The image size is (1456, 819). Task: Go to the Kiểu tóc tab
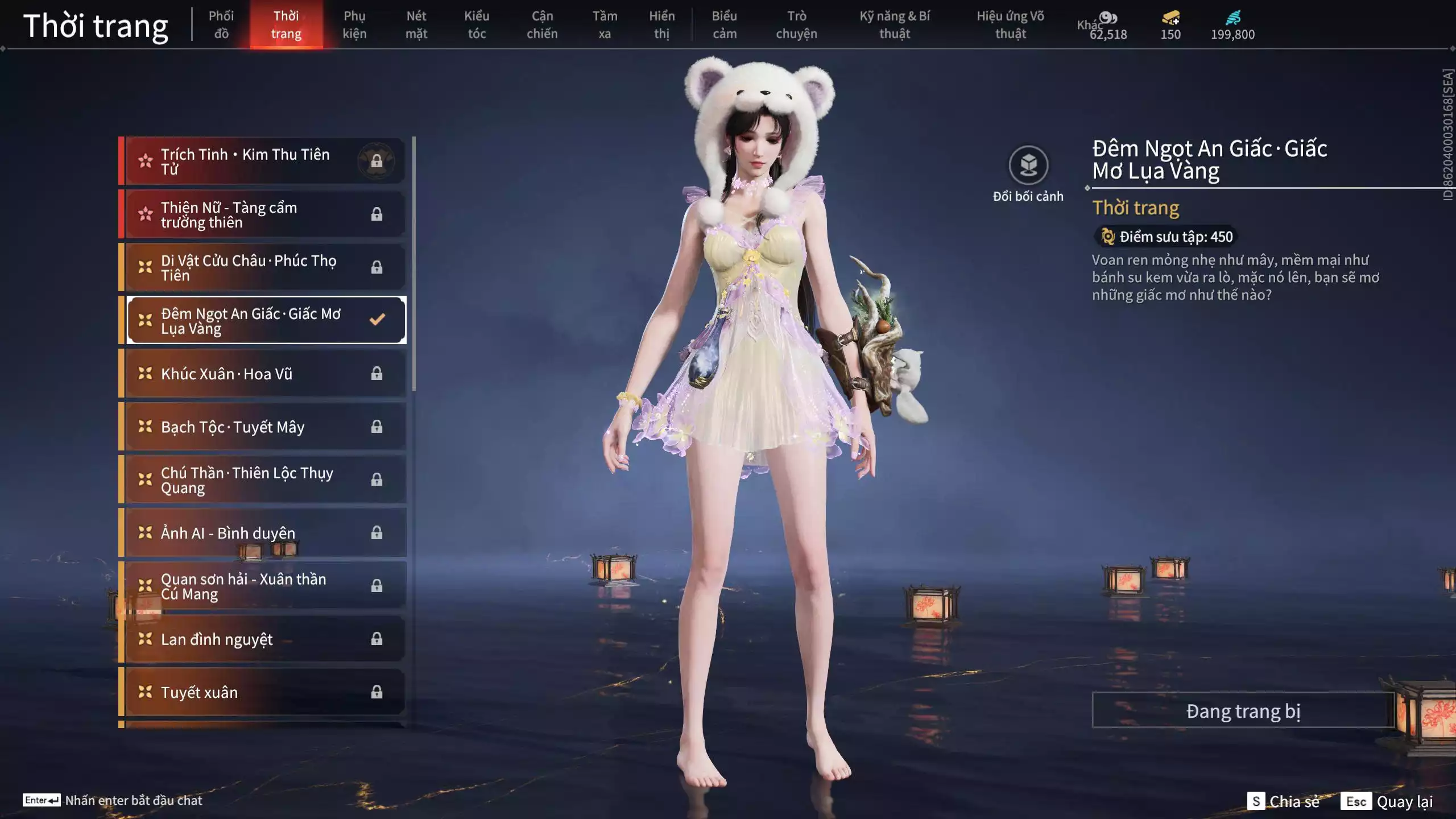(477, 24)
